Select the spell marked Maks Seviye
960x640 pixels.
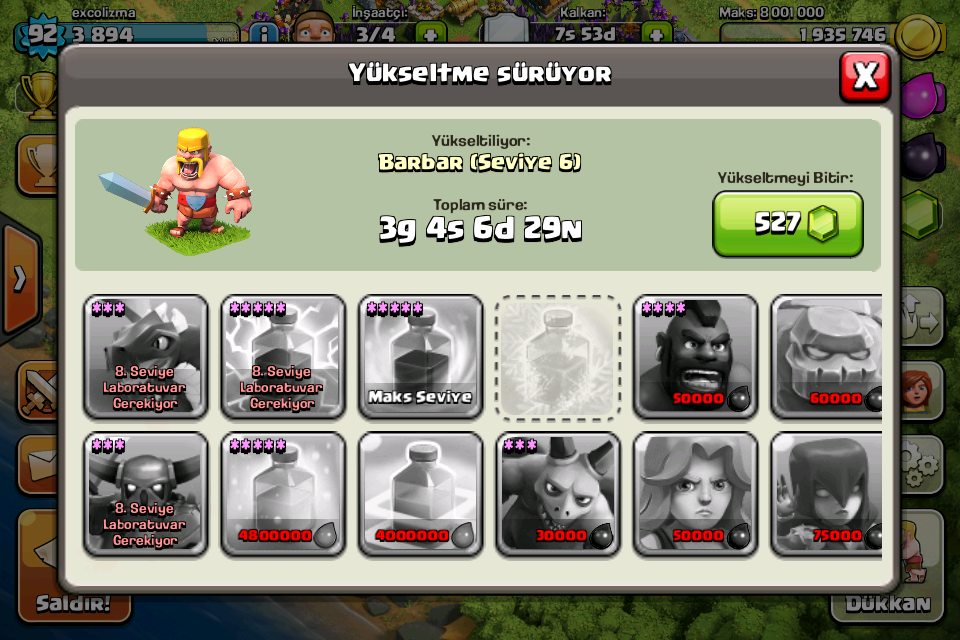click(x=420, y=356)
